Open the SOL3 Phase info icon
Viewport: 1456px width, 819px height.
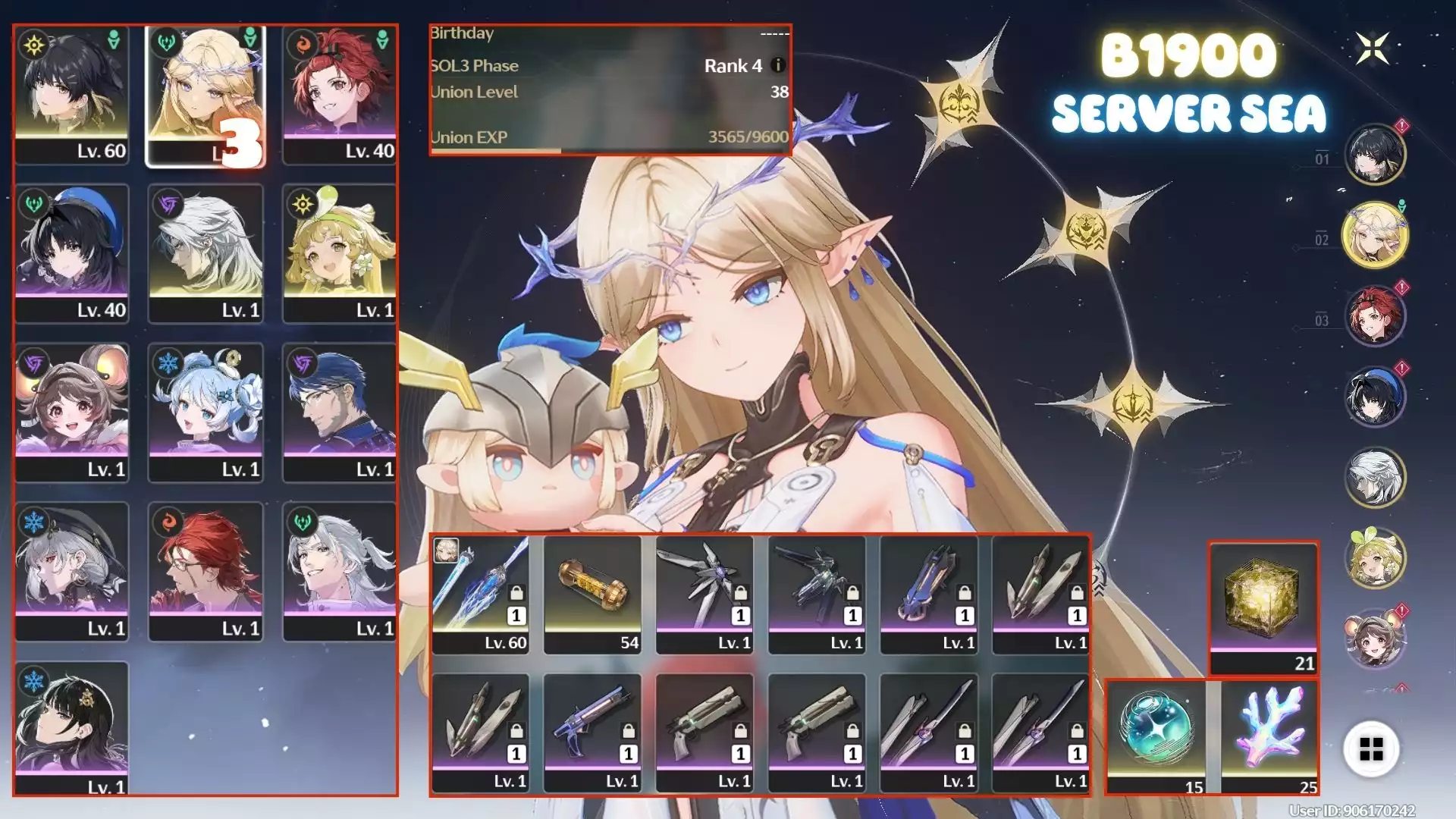tap(777, 65)
